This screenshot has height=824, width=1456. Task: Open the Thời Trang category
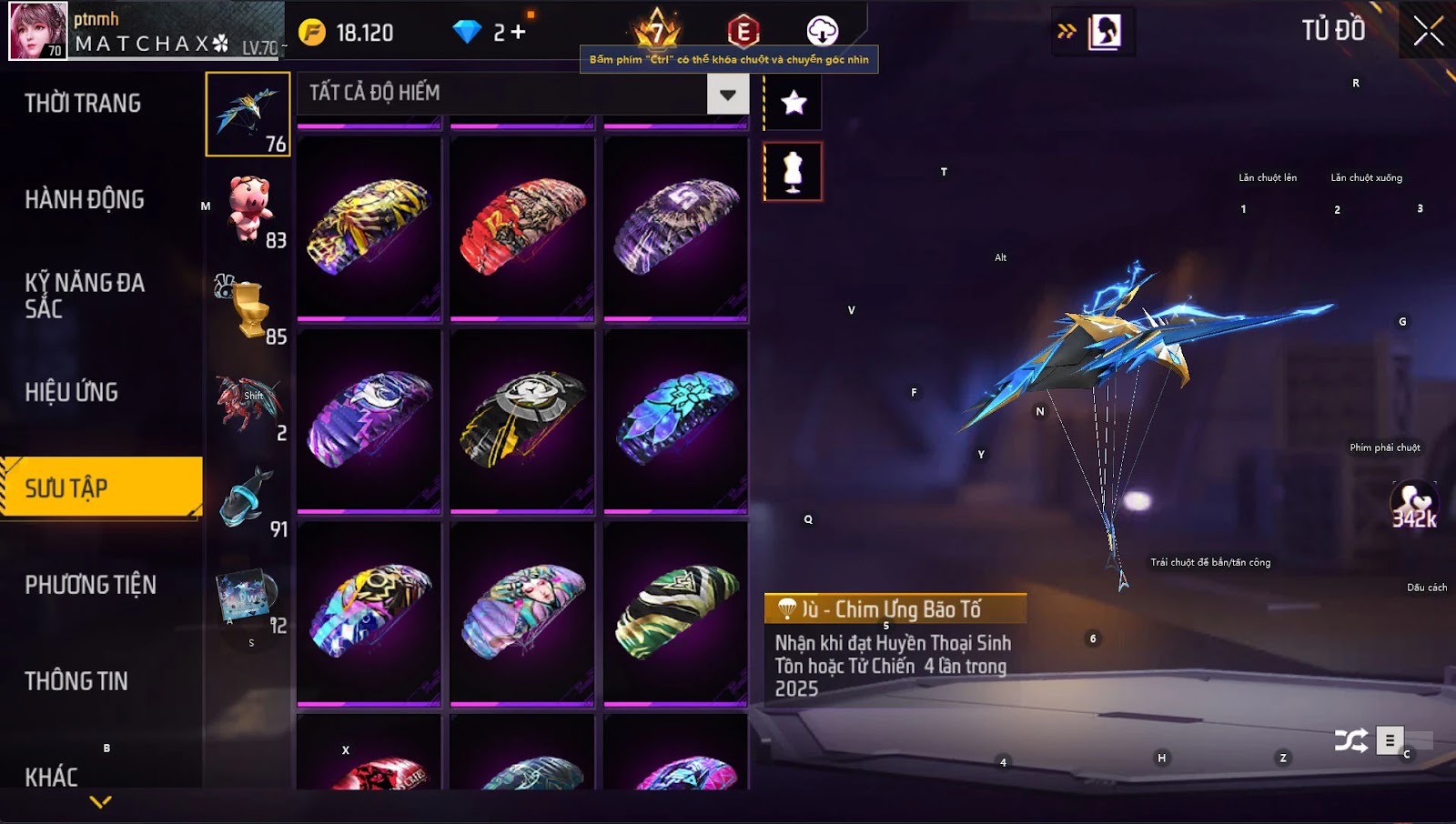point(83,104)
